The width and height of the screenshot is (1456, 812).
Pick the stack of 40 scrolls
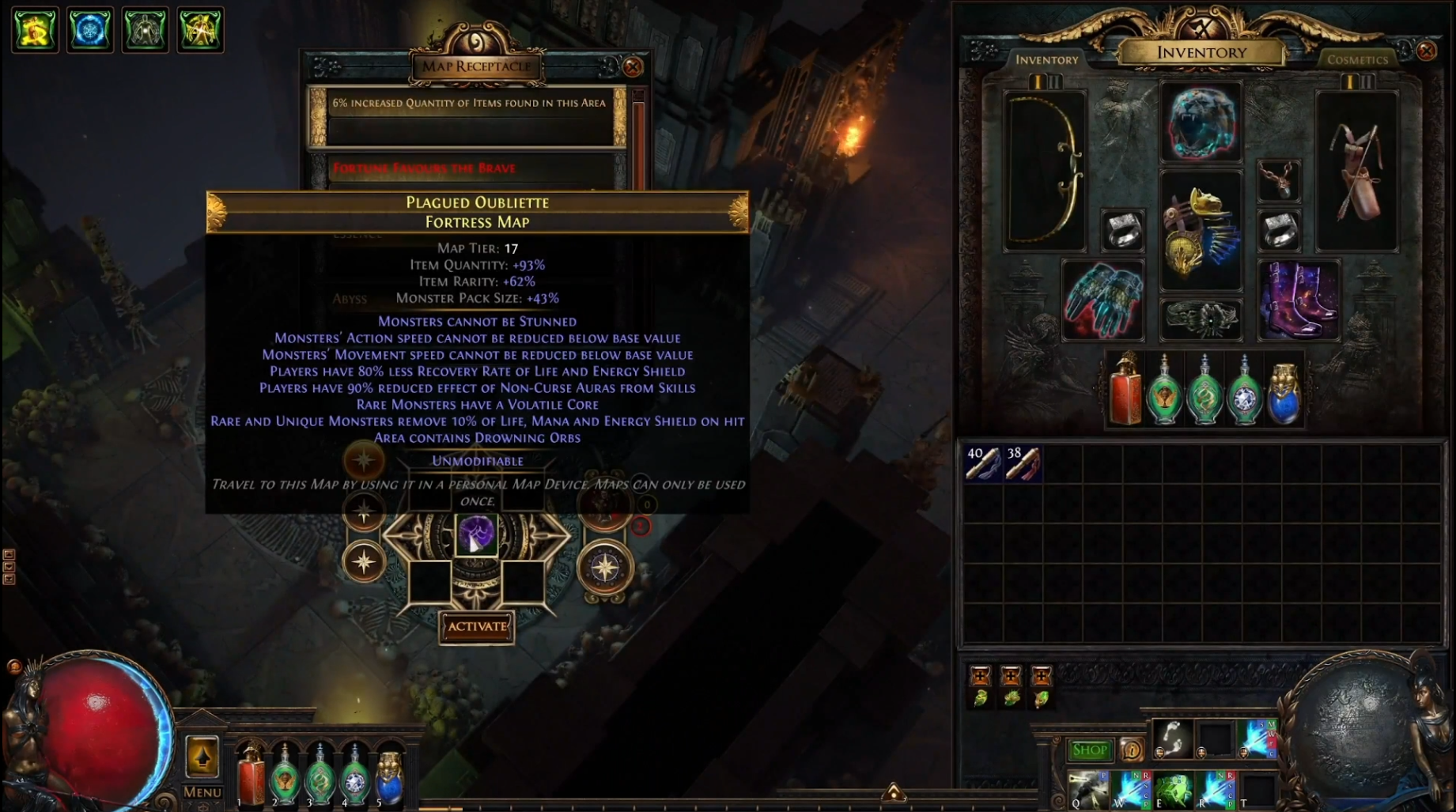click(983, 463)
